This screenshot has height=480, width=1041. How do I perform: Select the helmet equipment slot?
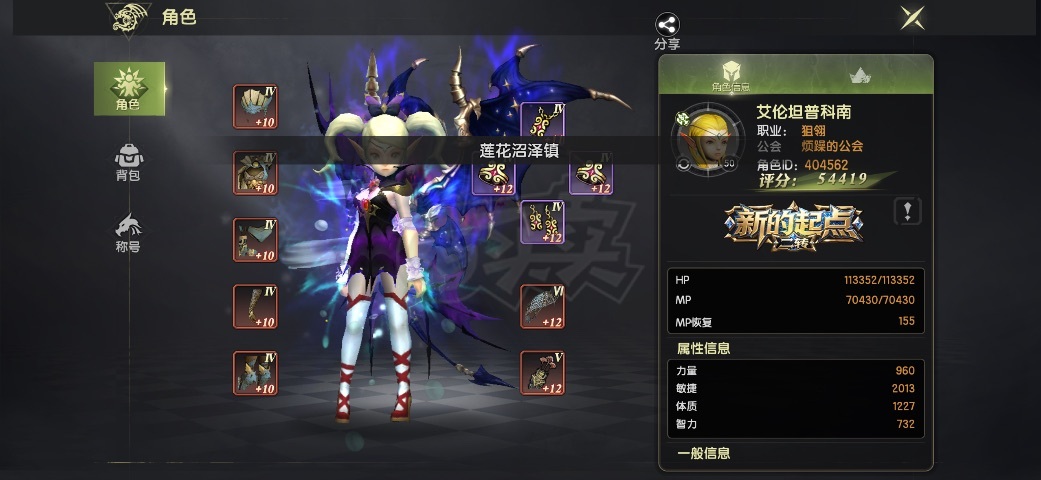(x=255, y=106)
